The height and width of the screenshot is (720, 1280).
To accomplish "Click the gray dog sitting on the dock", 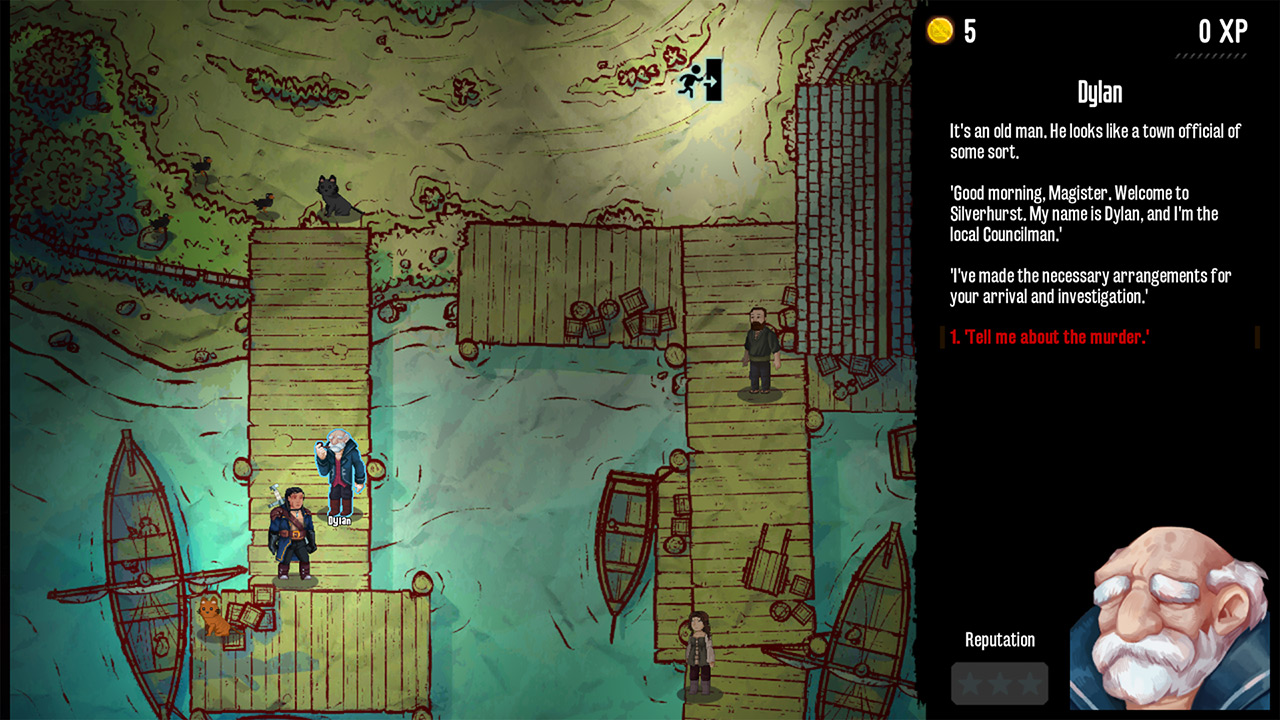I will (333, 196).
